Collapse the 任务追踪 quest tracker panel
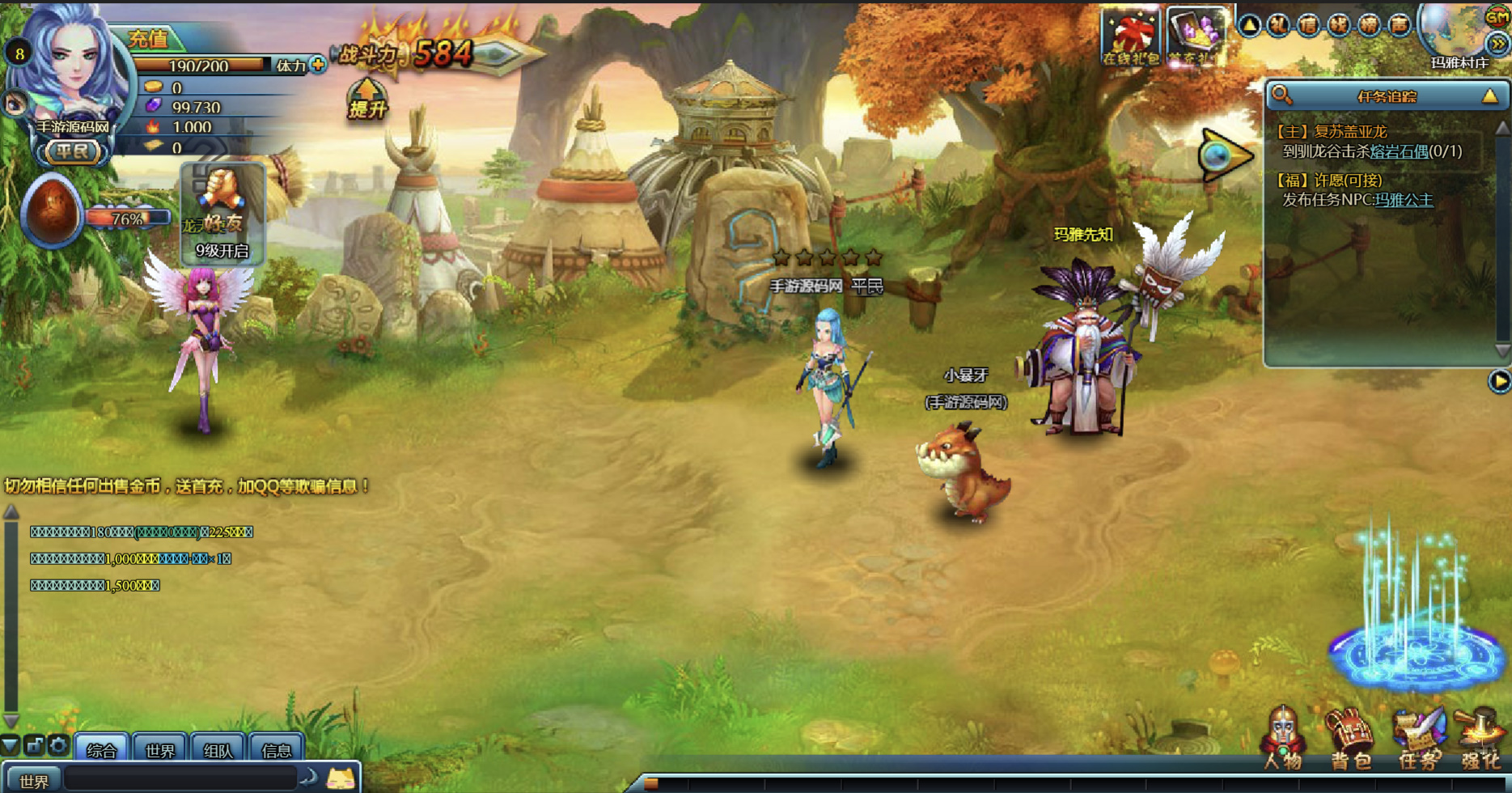1512x793 pixels. click(1489, 96)
